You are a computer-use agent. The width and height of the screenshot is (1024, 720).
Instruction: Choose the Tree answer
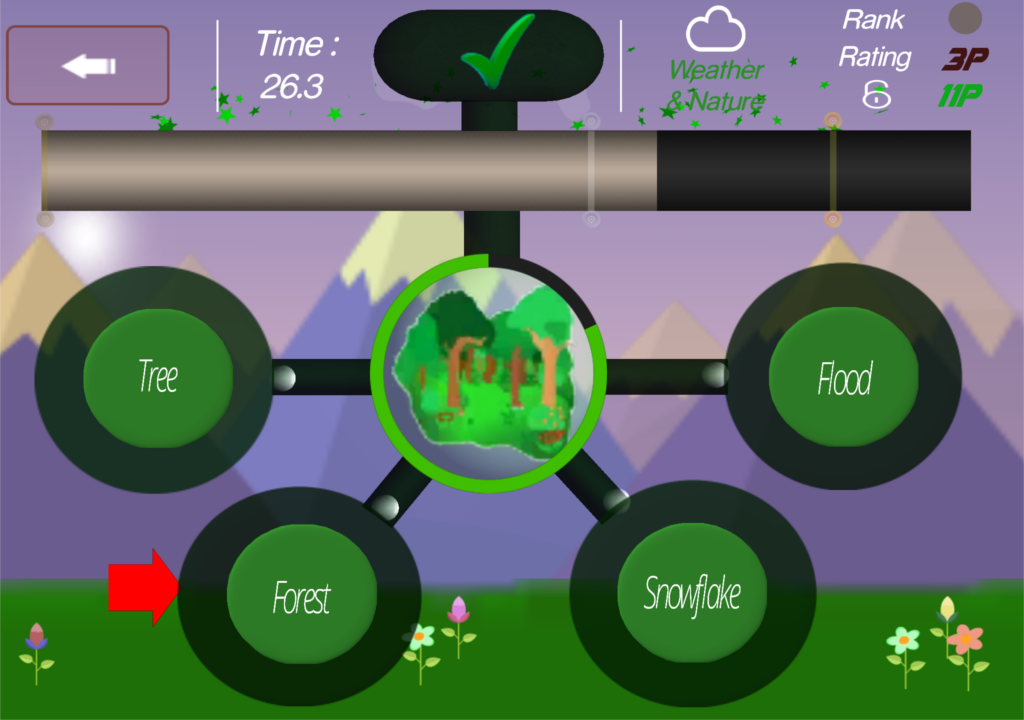[158, 378]
